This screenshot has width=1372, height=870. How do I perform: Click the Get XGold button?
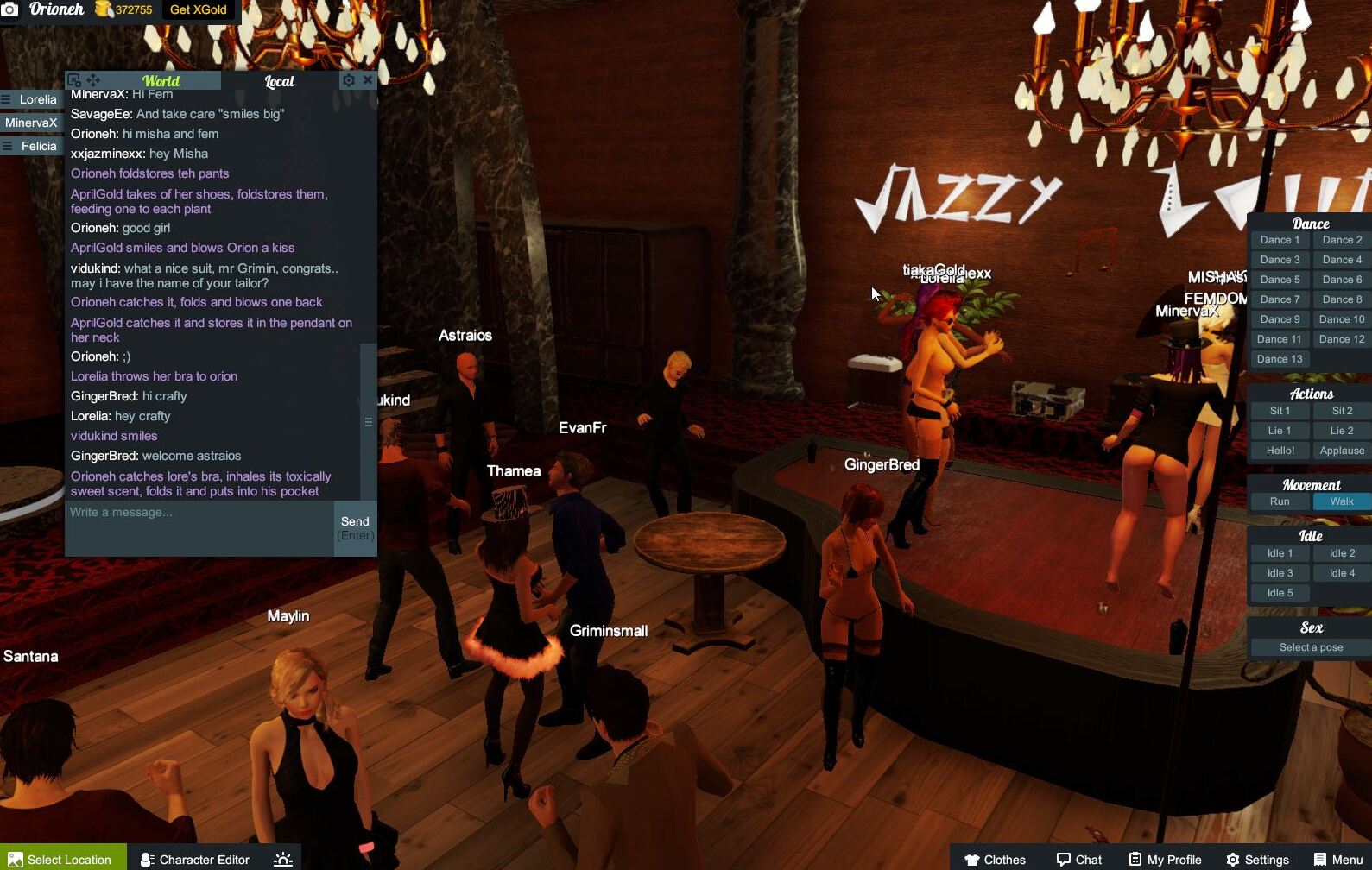pos(198,10)
